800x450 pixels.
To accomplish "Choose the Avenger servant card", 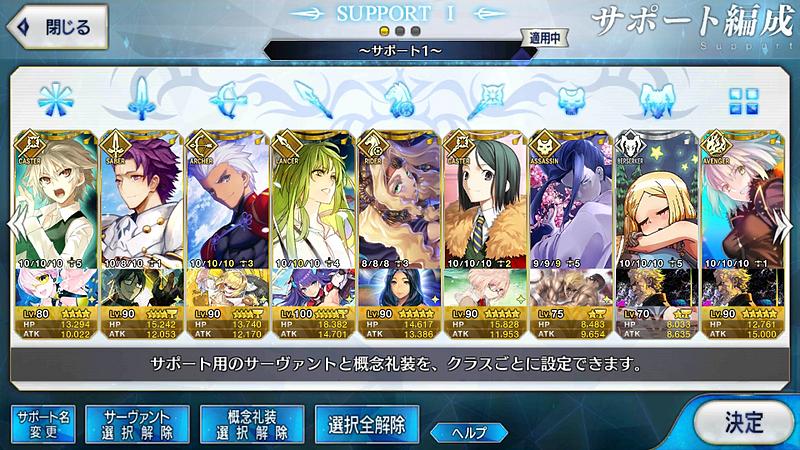I will pyautogui.click(x=741, y=200).
